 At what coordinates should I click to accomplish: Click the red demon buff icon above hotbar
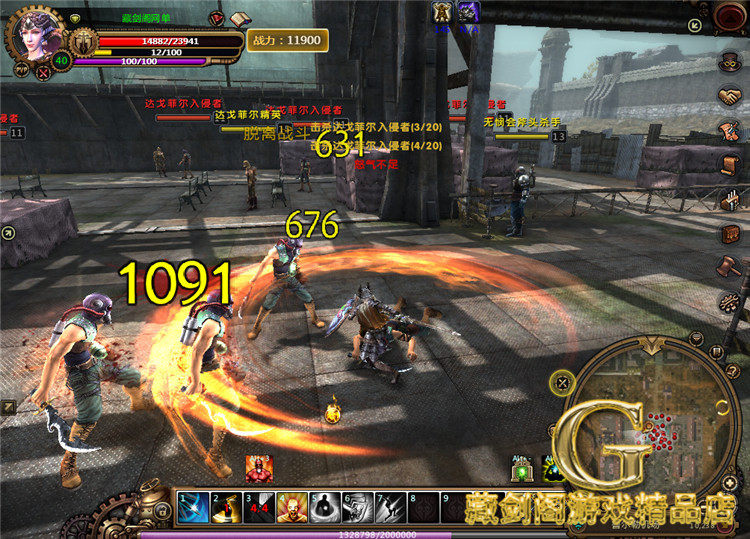point(259,467)
